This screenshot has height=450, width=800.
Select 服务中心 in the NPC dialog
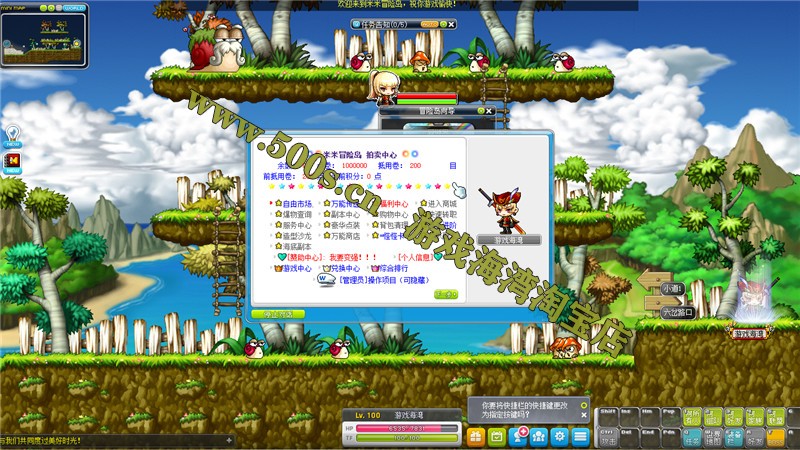click(296, 225)
